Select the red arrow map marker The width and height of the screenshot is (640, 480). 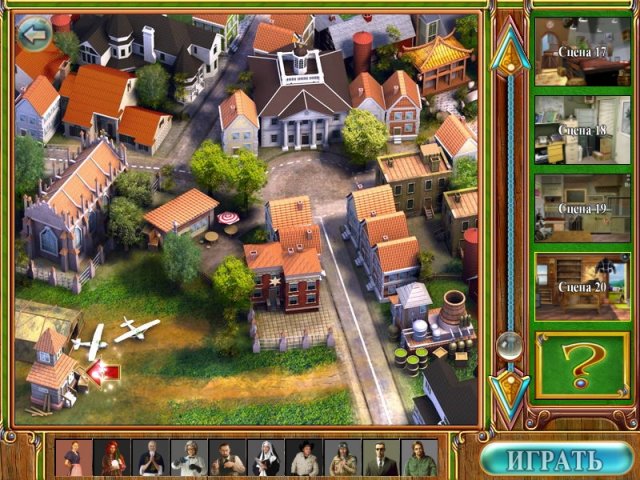click(104, 372)
